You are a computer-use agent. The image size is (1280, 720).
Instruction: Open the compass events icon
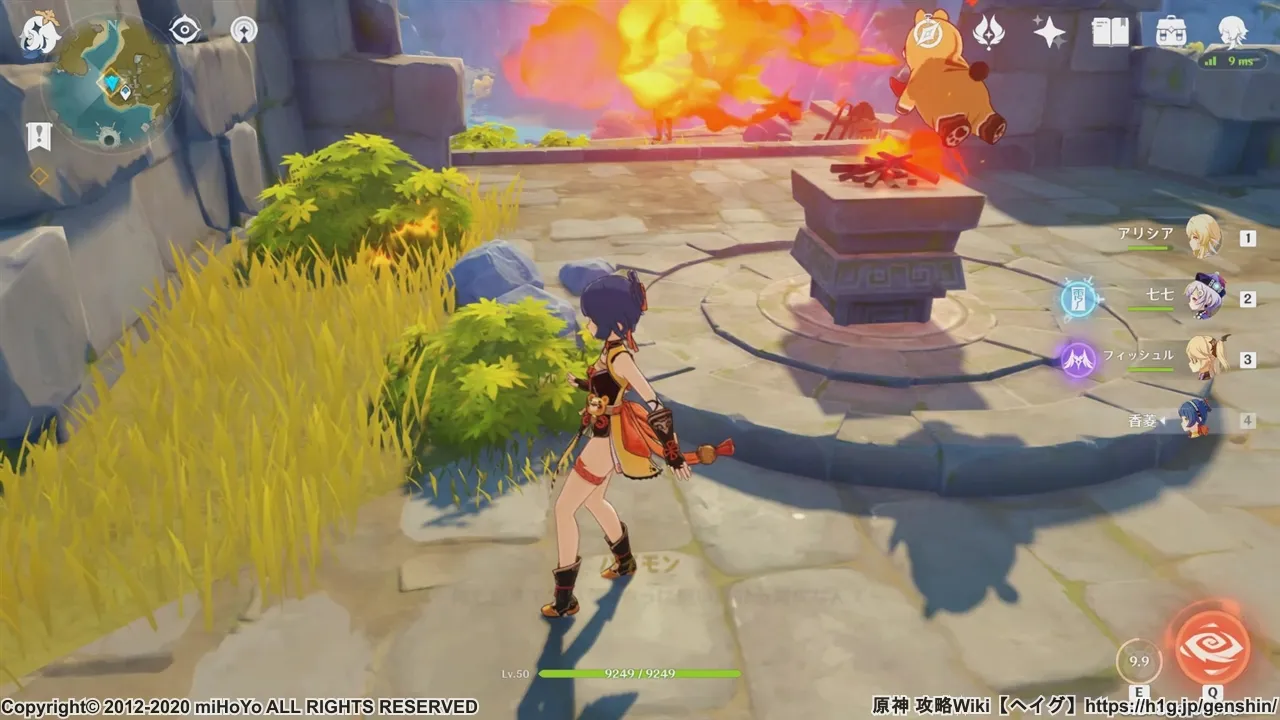pos(926,33)
